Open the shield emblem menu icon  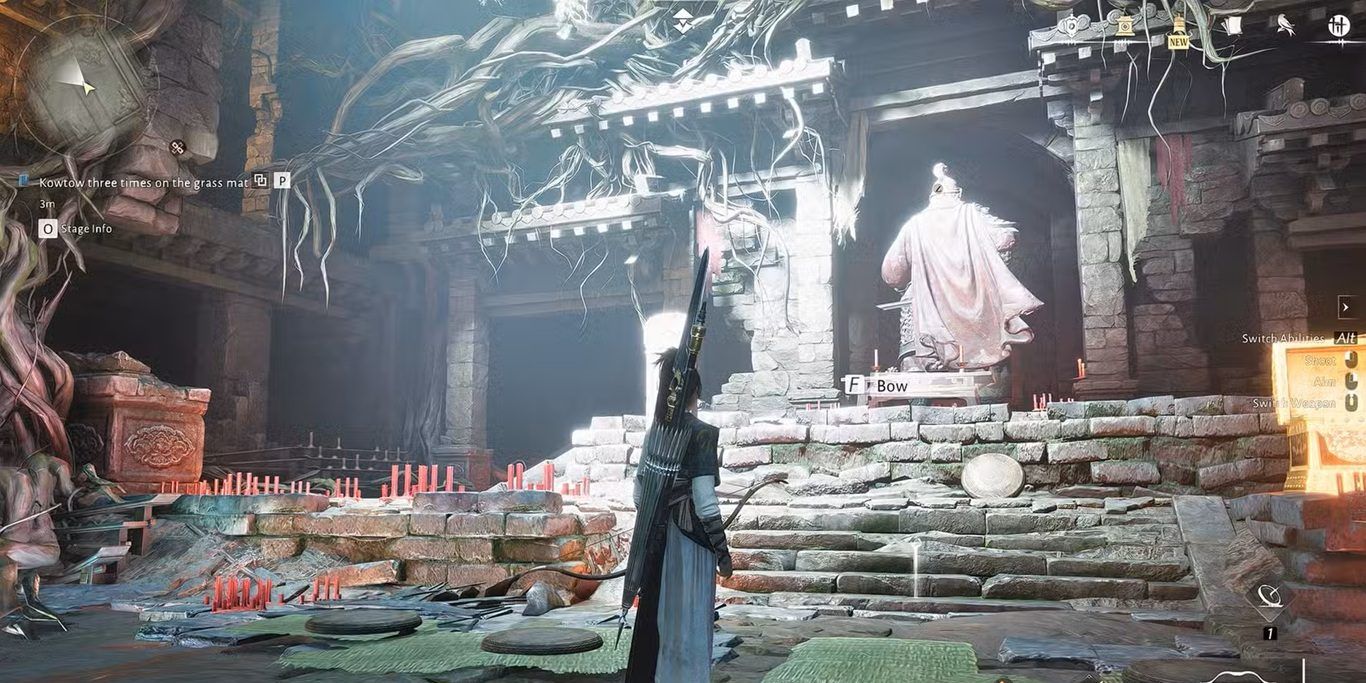[x=1071, y=26]
